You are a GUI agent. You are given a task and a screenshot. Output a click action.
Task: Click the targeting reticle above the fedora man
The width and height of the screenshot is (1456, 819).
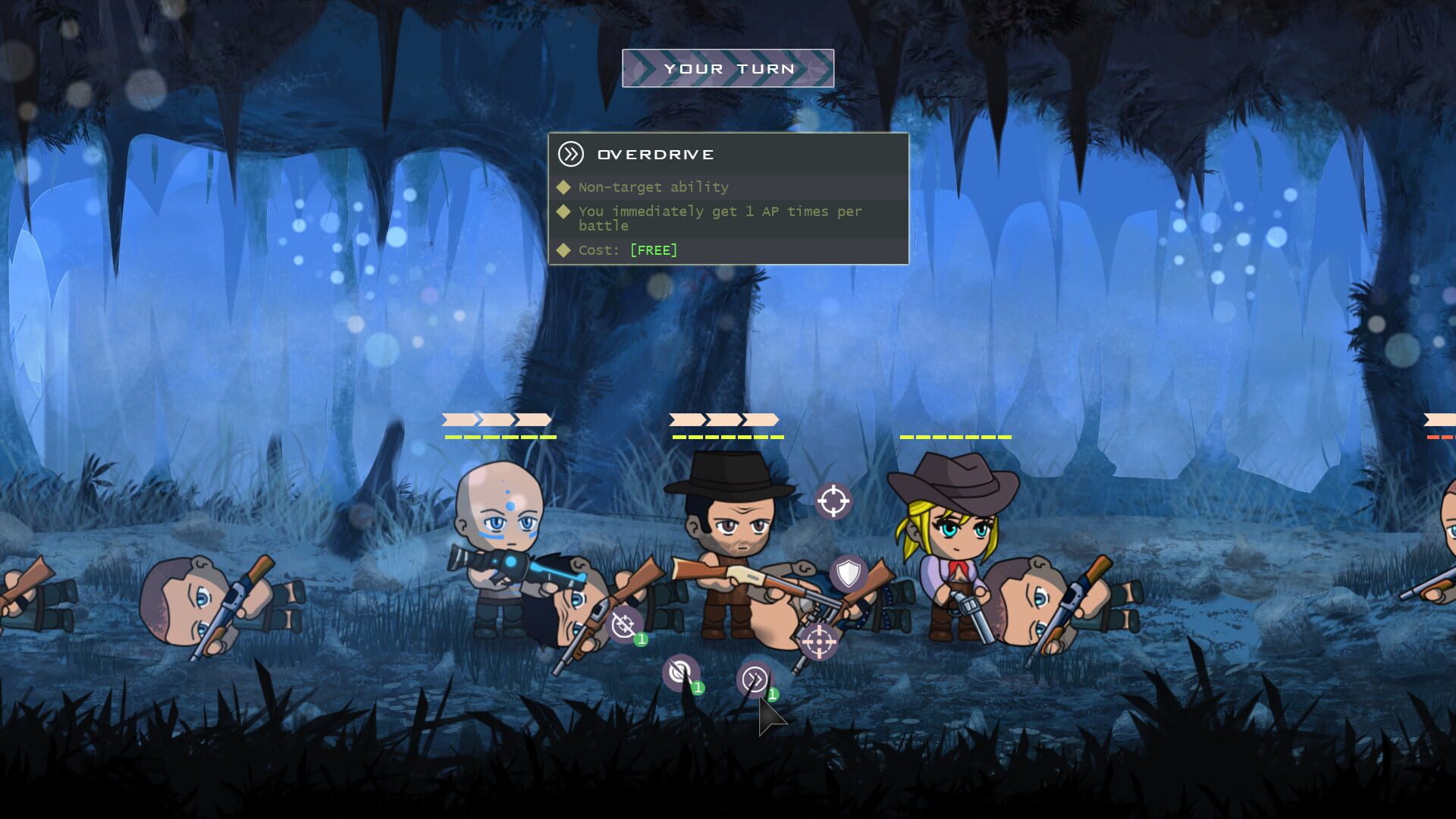coord(834,499)
